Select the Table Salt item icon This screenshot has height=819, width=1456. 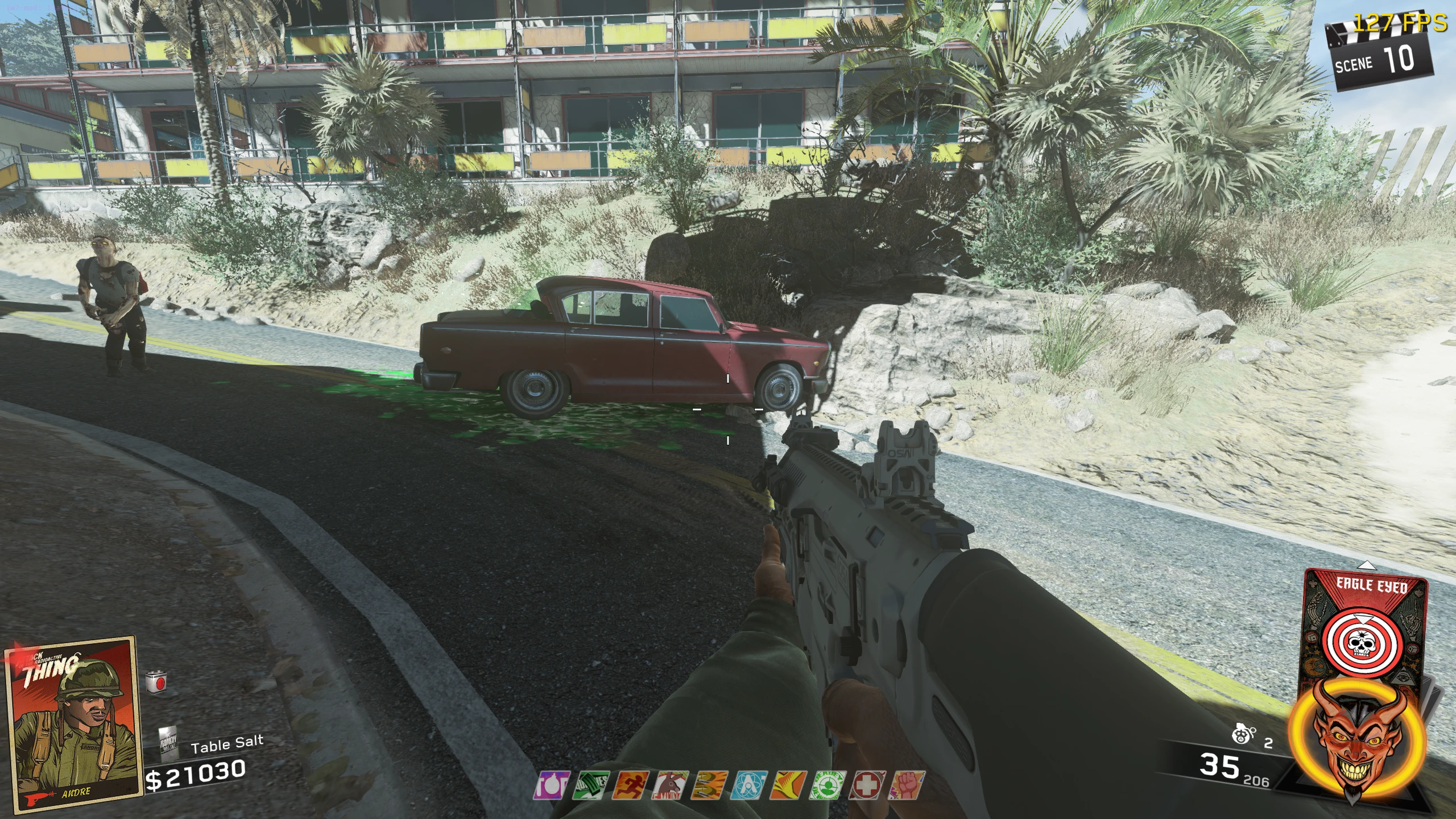point(168,742)
